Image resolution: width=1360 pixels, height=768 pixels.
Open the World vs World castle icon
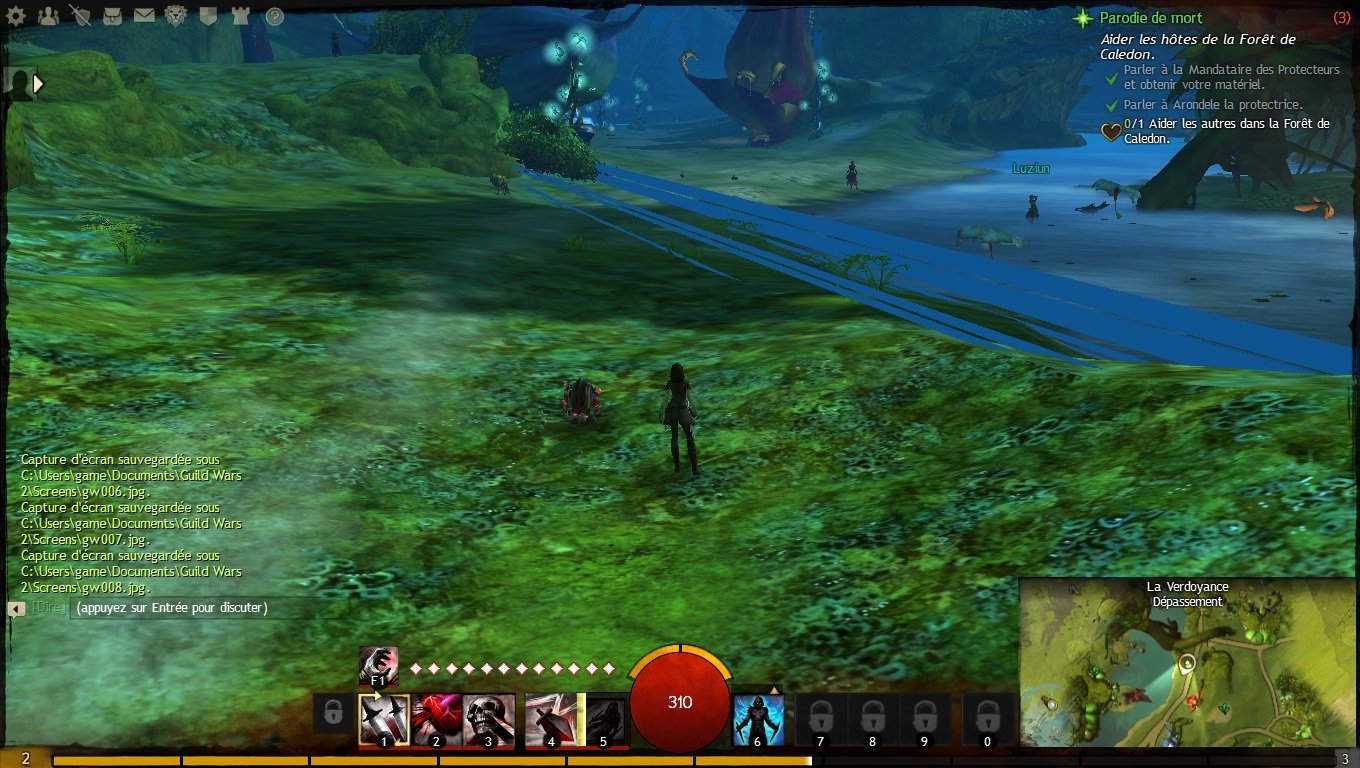pos(240,16)
